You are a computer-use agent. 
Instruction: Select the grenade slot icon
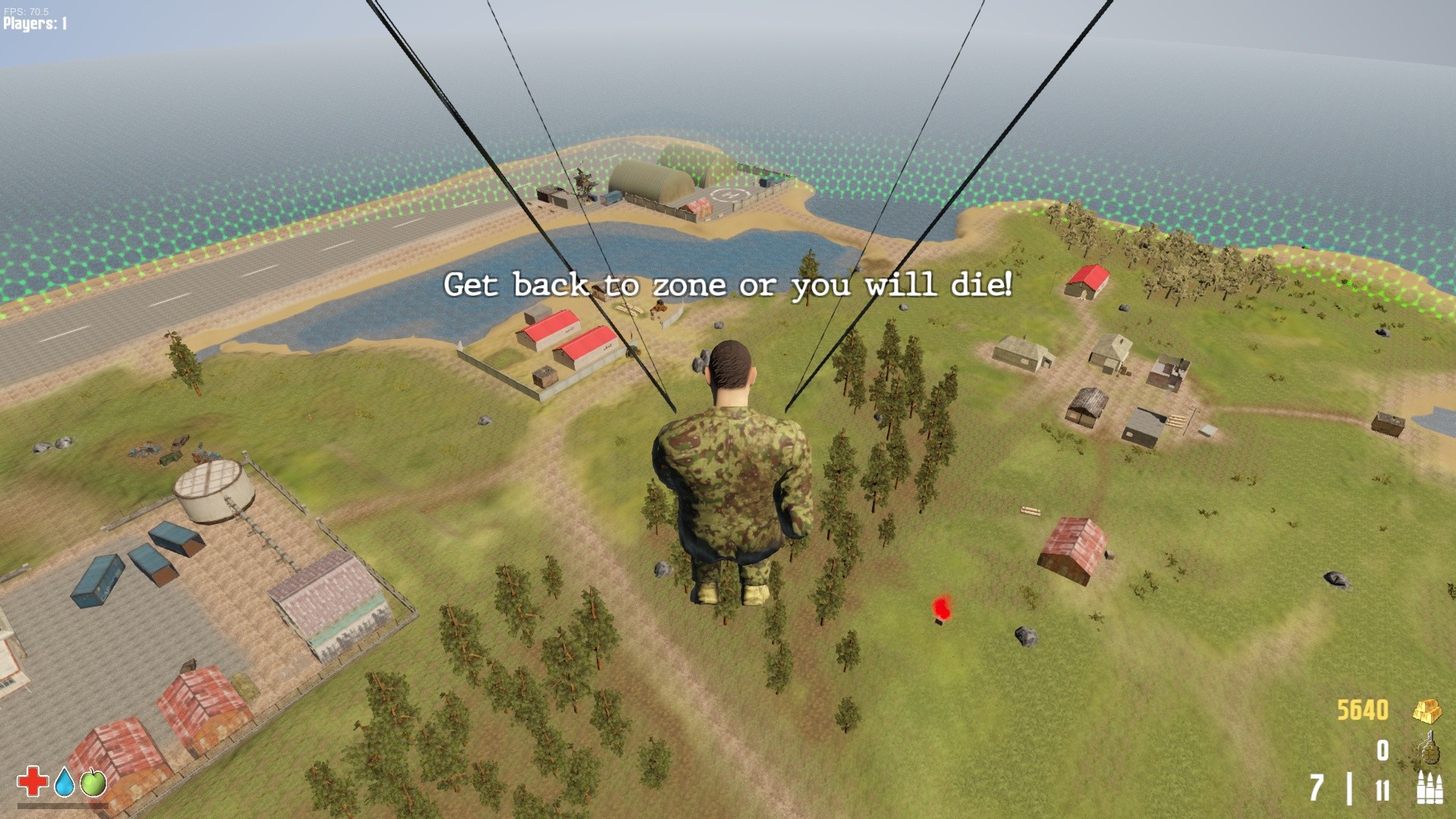(1429, 748)
